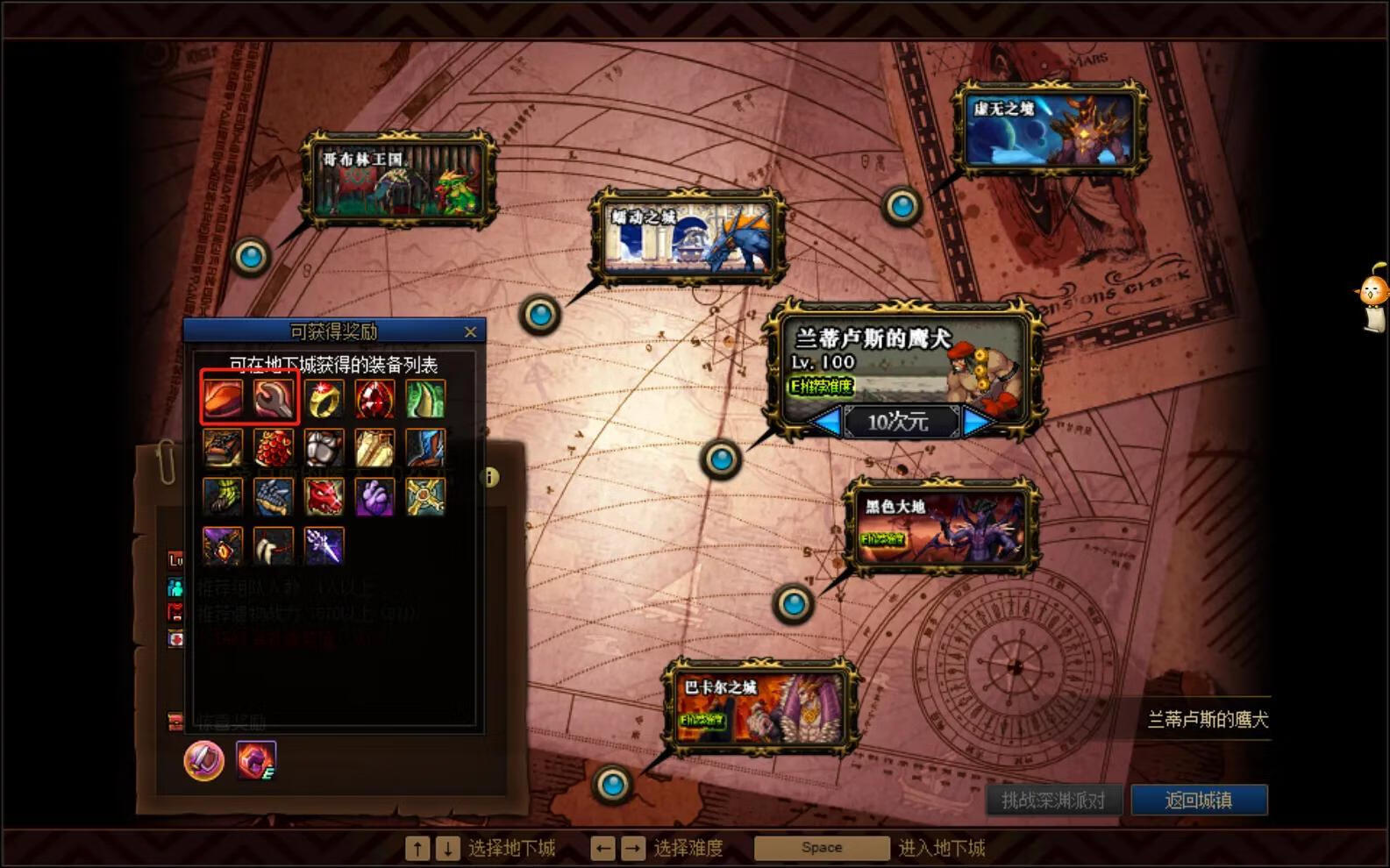Choose the 黑色大地 dungeon
This screenshot has width=1390, height=868.
pos(940,528)
